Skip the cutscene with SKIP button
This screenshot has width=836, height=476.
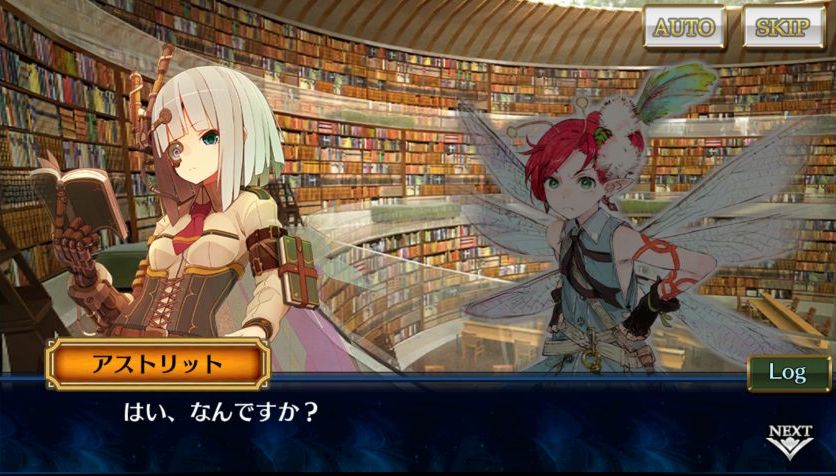coord(782,27)
